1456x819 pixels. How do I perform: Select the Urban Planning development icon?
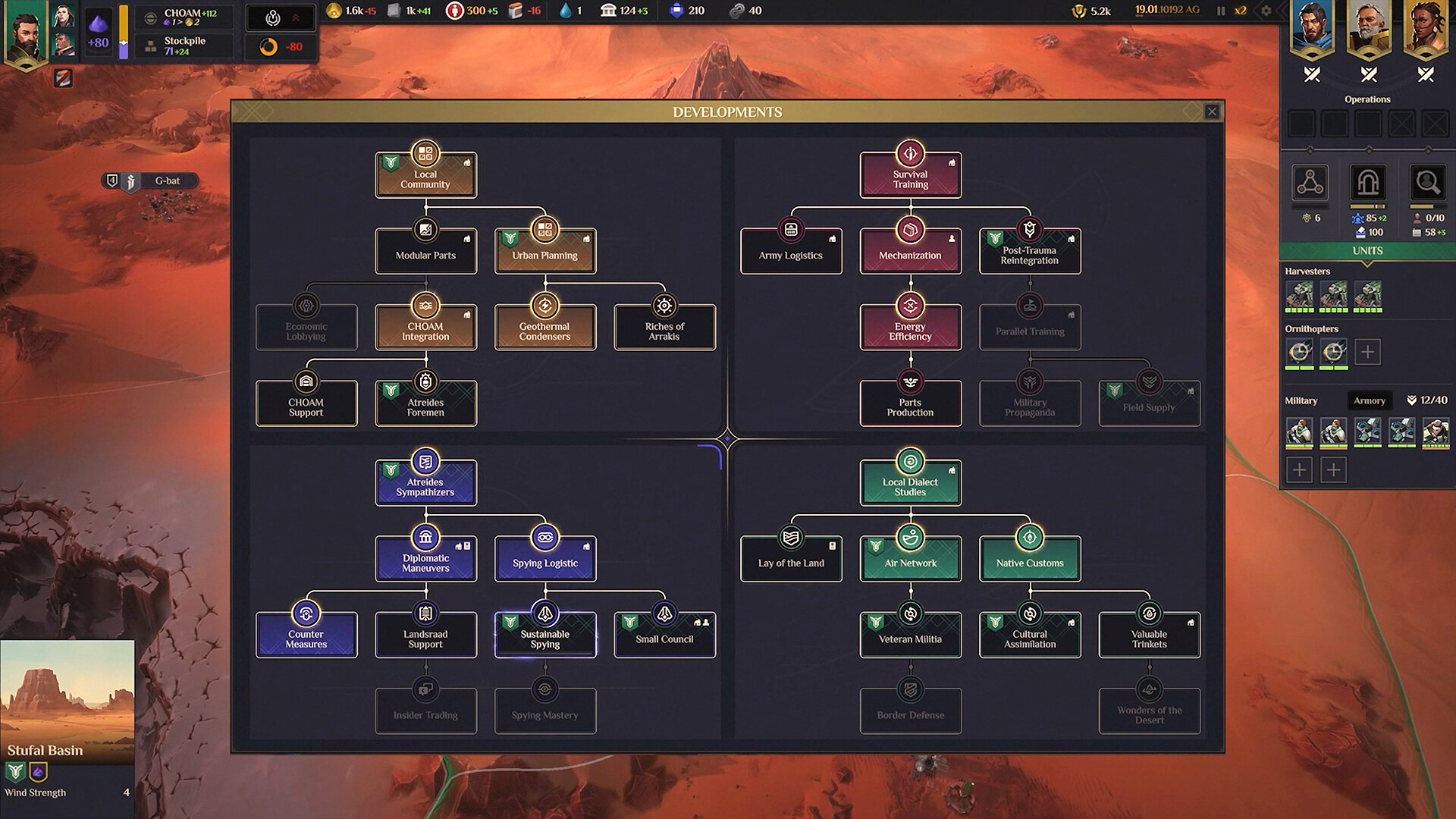pos(544,230)
